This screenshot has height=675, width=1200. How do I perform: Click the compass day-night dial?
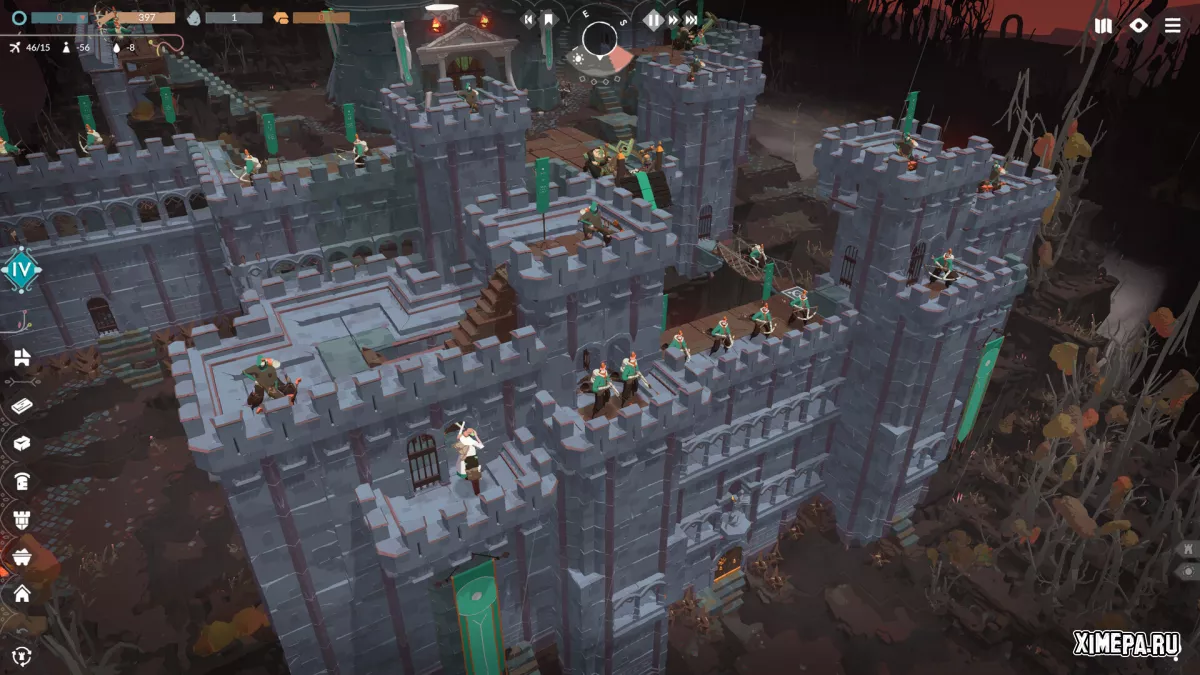(x=601, y=39)
